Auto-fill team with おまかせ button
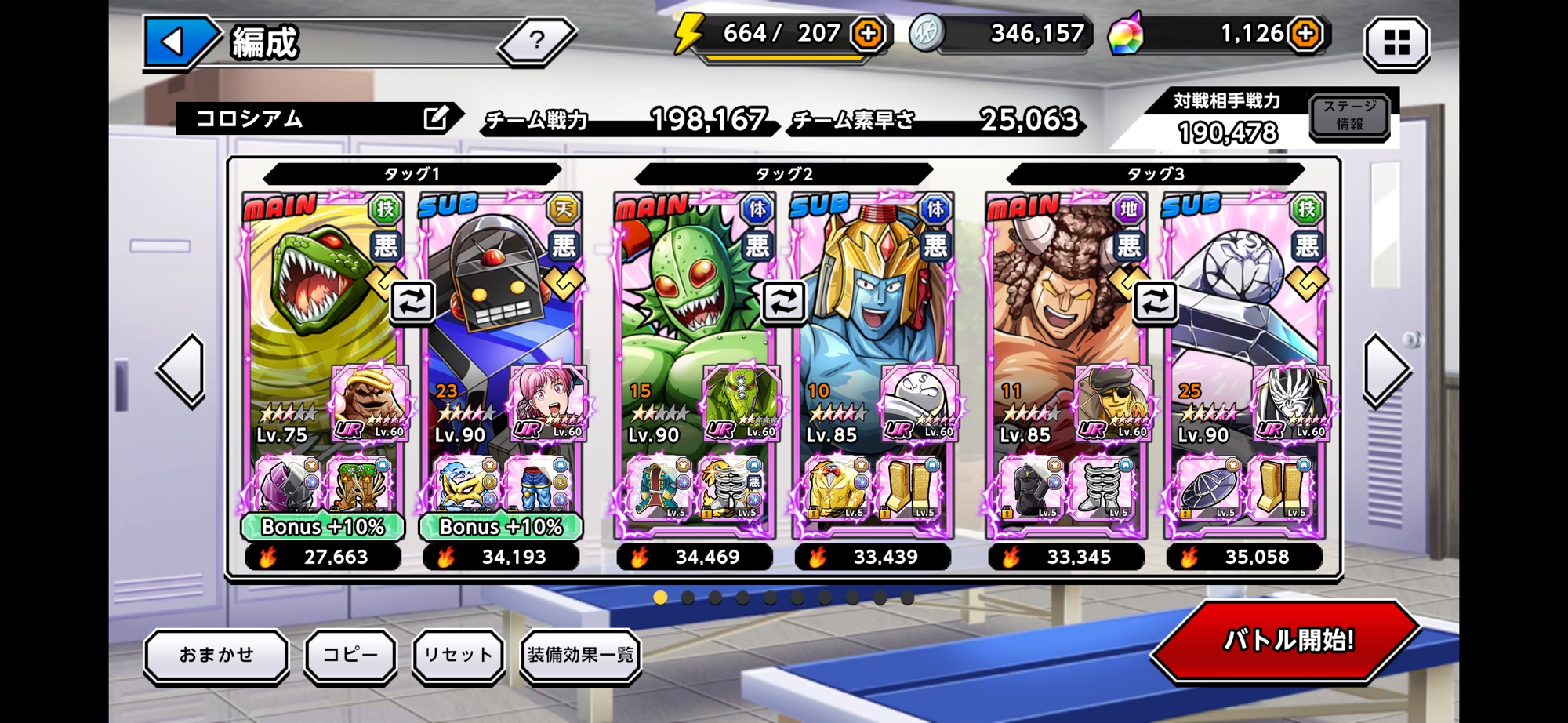The height and width of the screenshot is (723, 1568). tap(216, 655)
